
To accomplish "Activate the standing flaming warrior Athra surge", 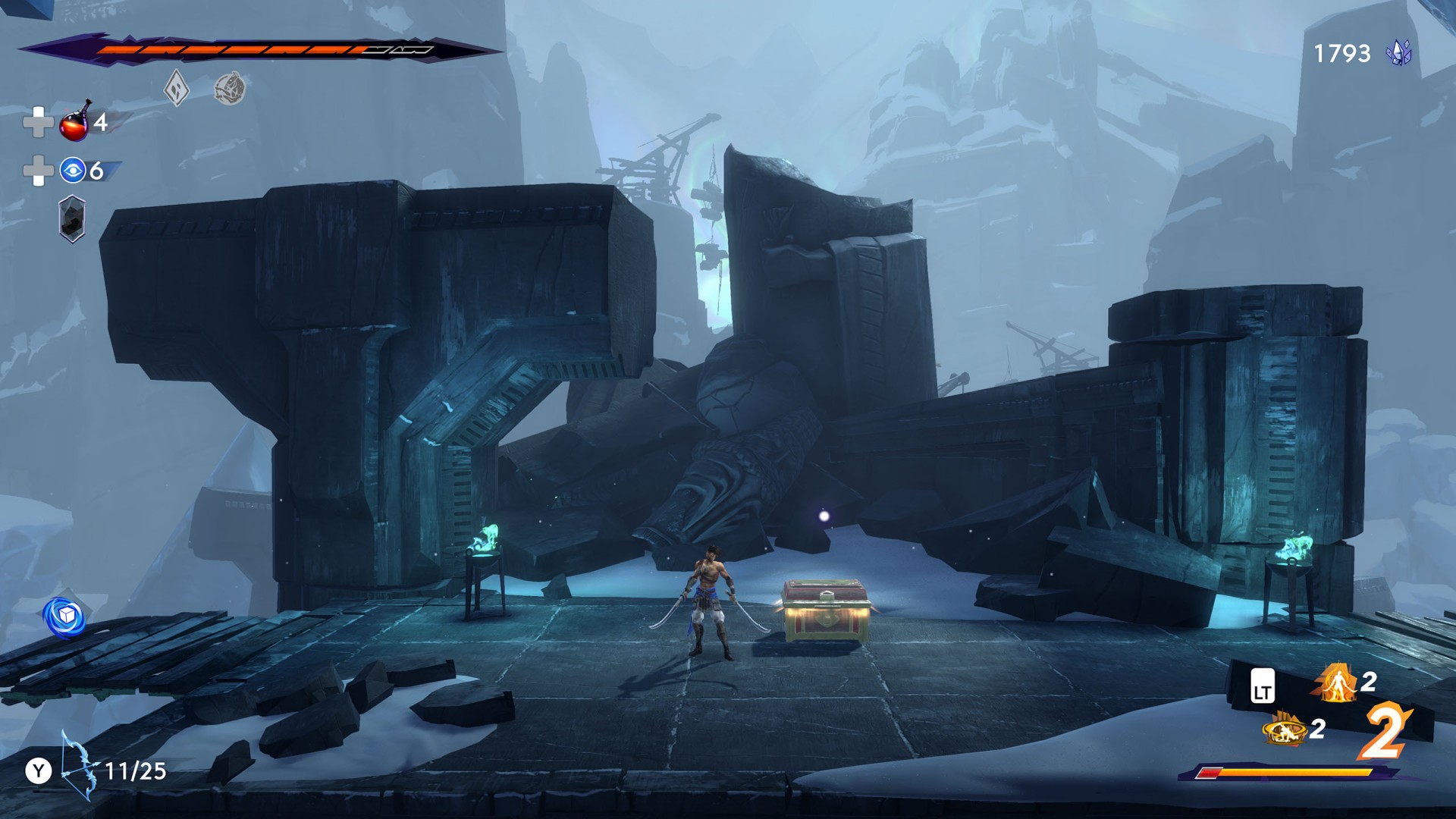I will pos(1338,682).
